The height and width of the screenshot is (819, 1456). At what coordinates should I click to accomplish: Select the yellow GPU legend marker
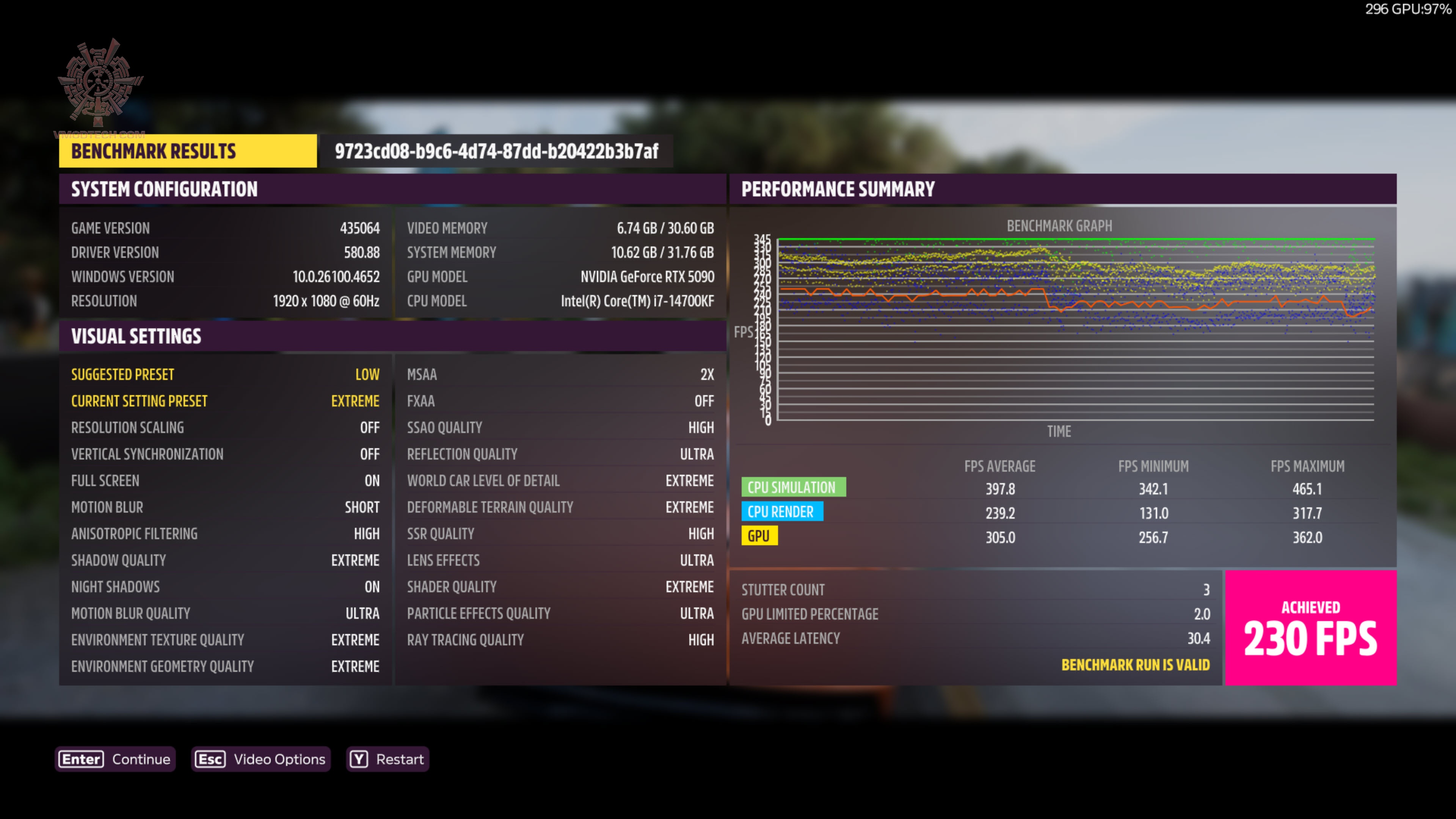tap(760, 536)
